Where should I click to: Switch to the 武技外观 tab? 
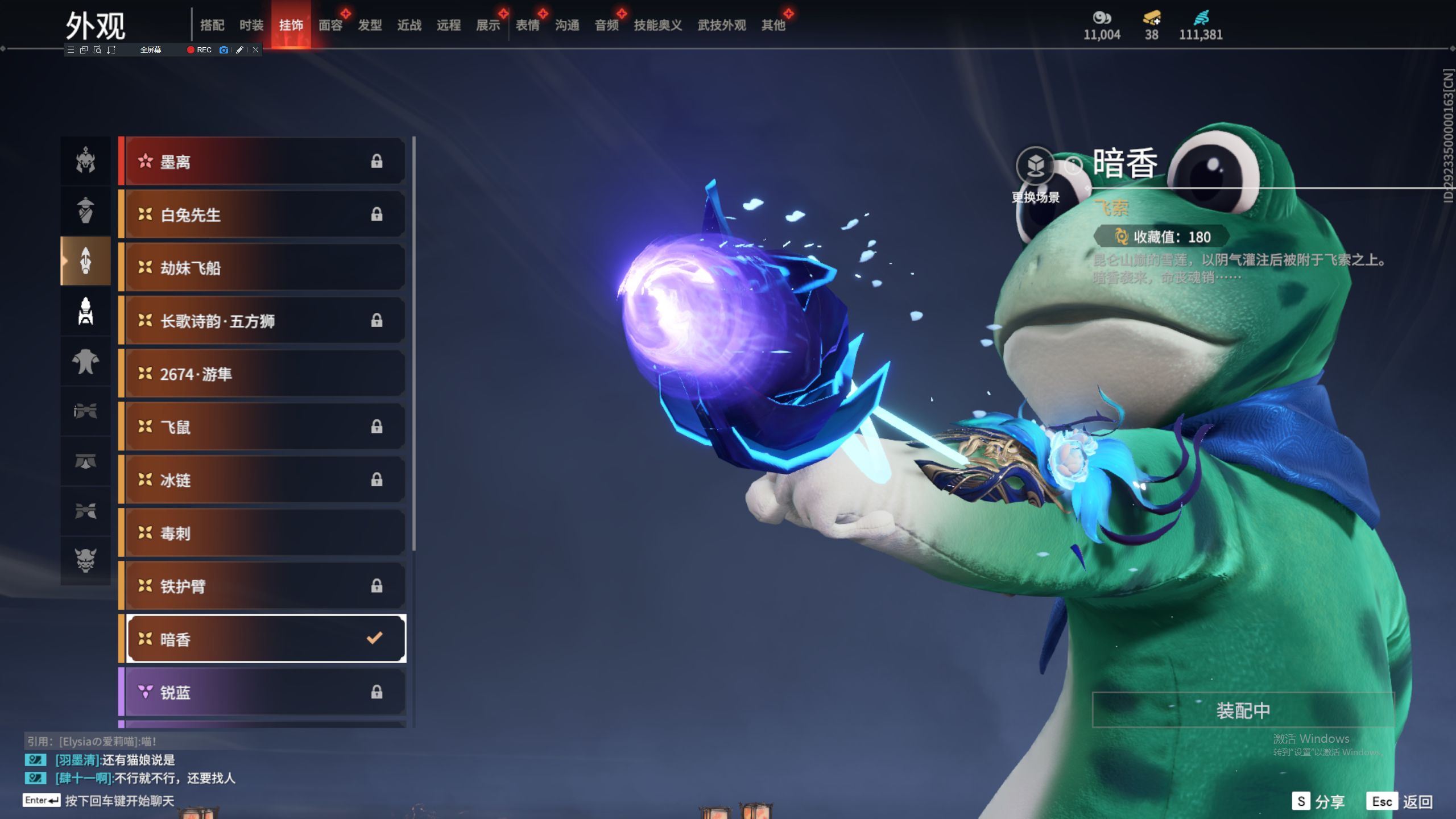click(721, 25)
